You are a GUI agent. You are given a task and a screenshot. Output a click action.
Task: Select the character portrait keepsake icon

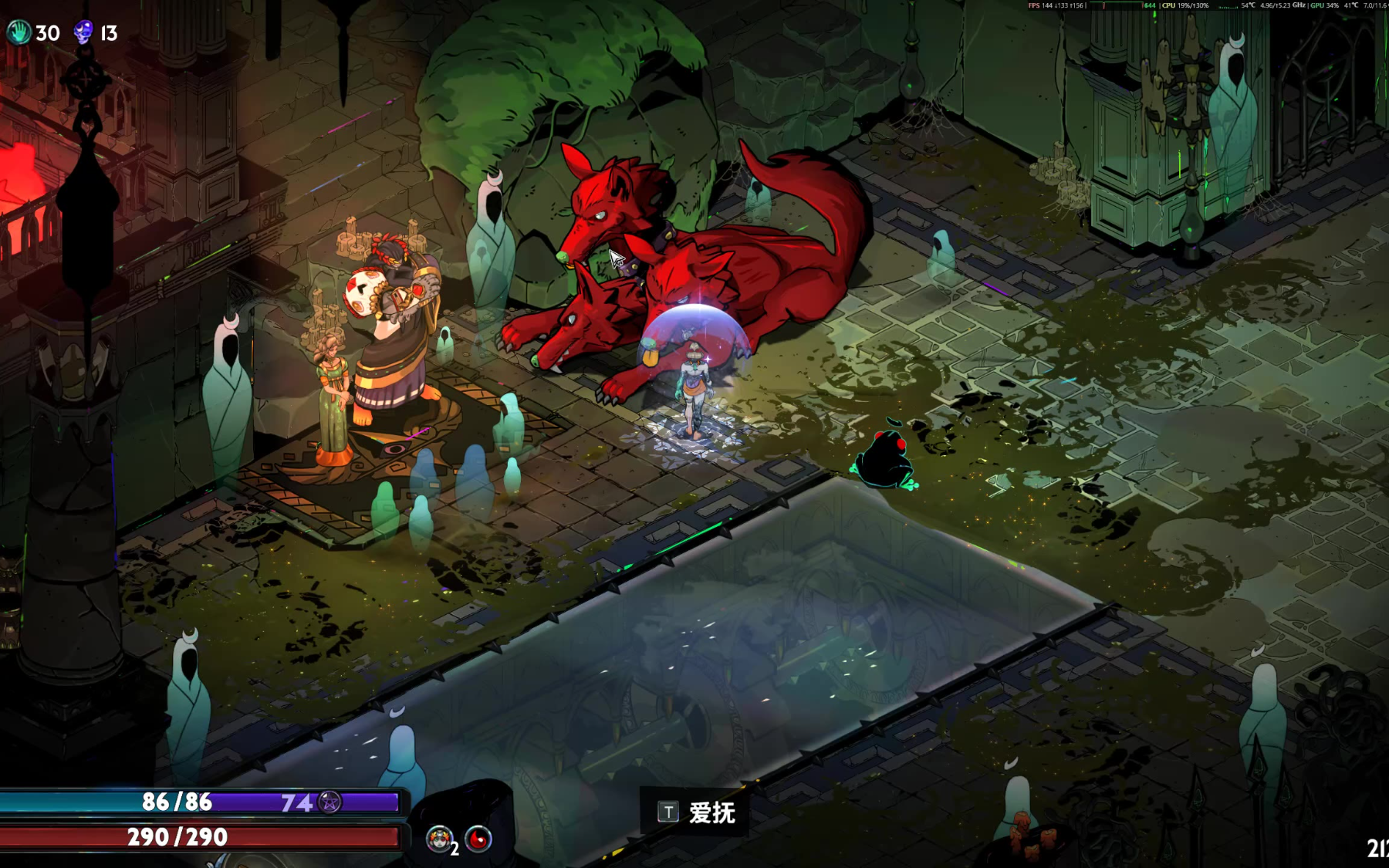pyautogui.click(x=440, y=839)
